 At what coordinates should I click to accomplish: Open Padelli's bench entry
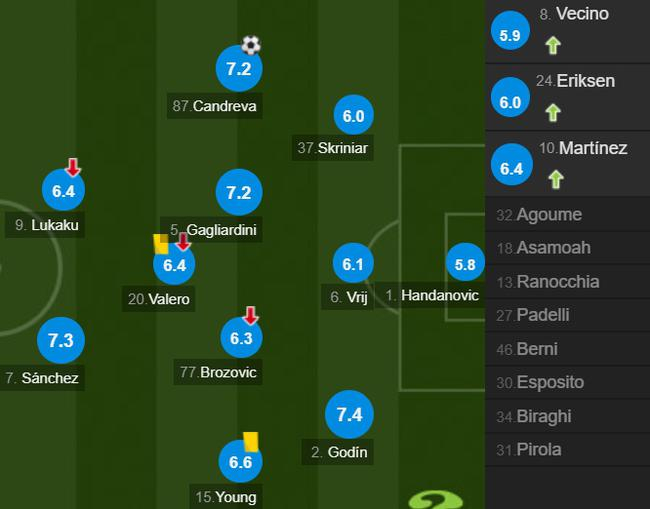click(x=567, y=315)
